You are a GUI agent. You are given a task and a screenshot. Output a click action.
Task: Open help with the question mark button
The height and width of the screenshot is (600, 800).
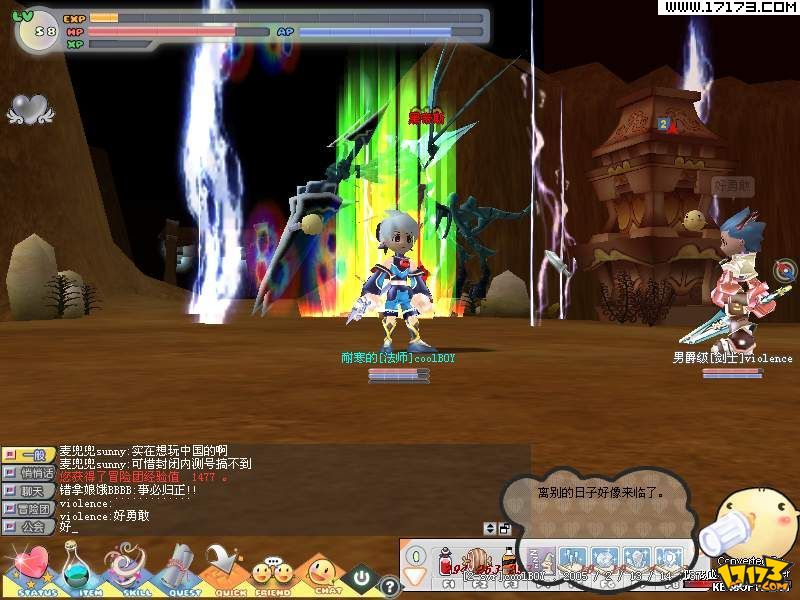pyautogui.click(x=390, y=587)
